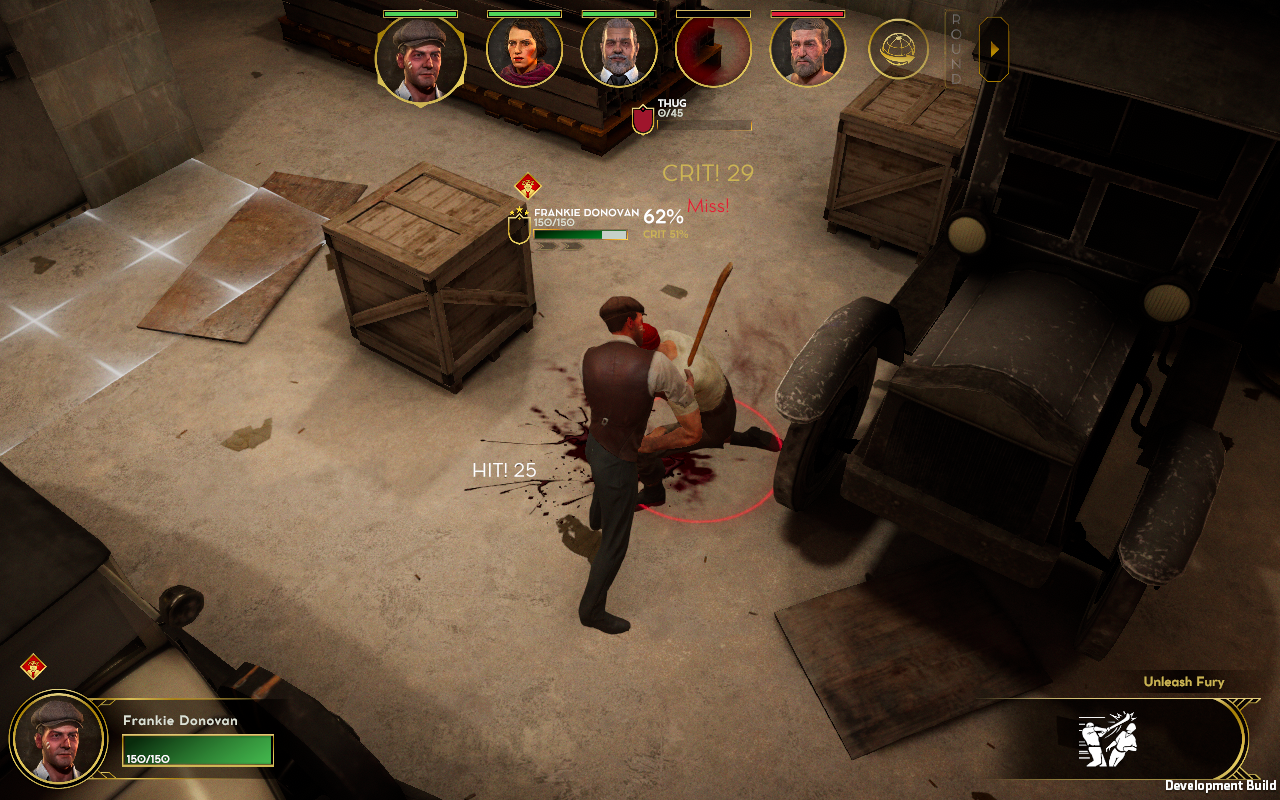Click the blood-red defeated unit portrait
The height and width of the screenshot is (800, 1280).
tap(712, 51)
